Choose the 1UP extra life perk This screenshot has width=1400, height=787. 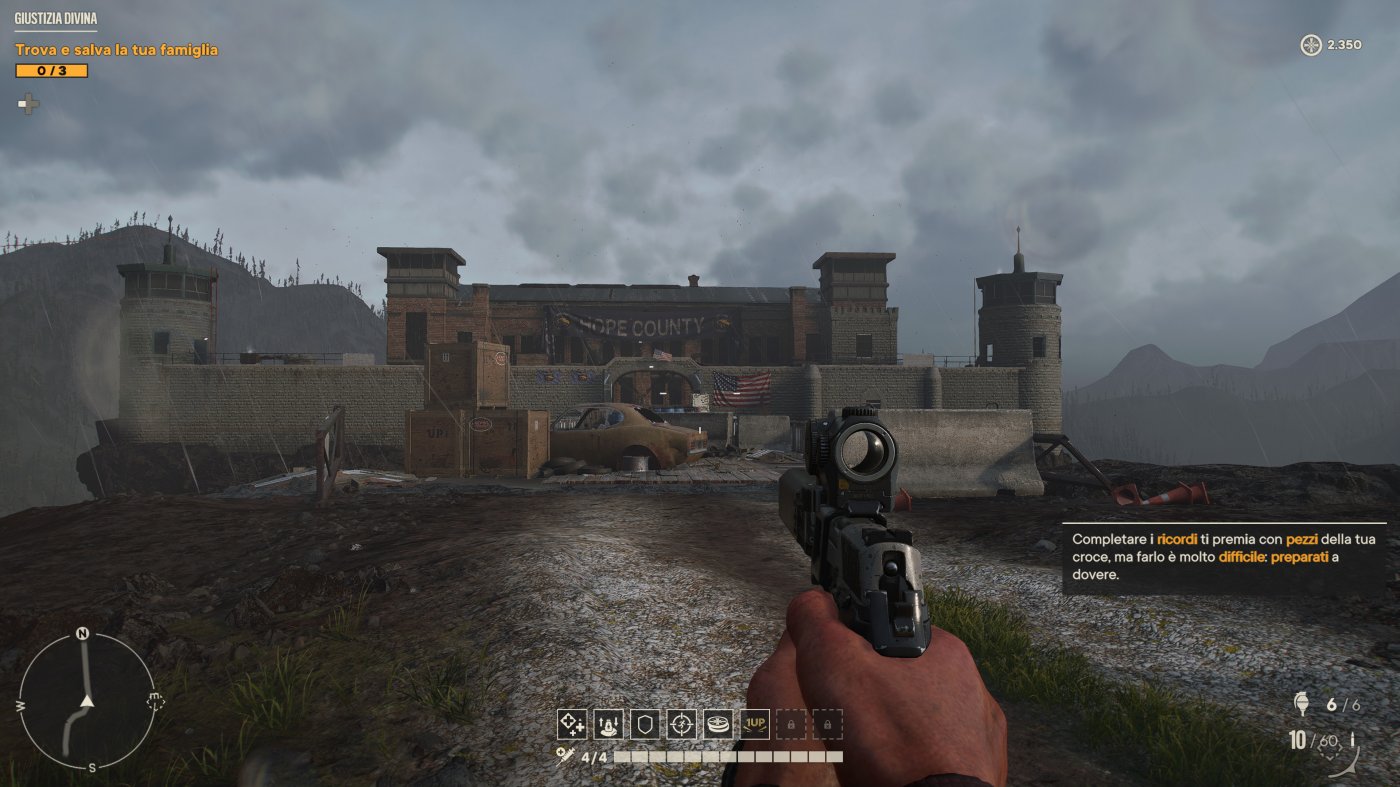pyautogui.click(x=755, y=724)
